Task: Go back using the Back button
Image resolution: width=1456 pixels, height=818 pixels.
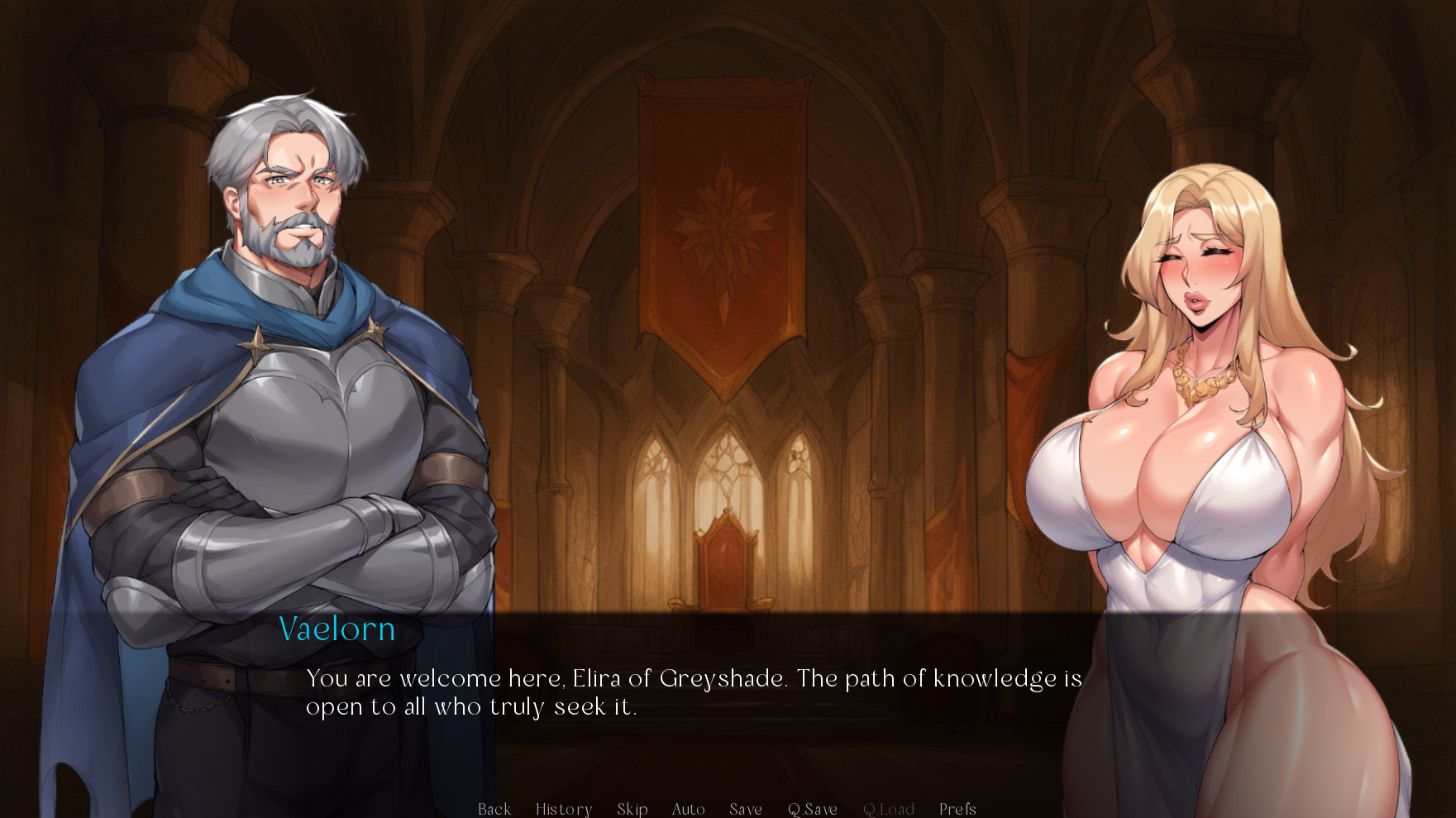Action: tap(494, 809)
